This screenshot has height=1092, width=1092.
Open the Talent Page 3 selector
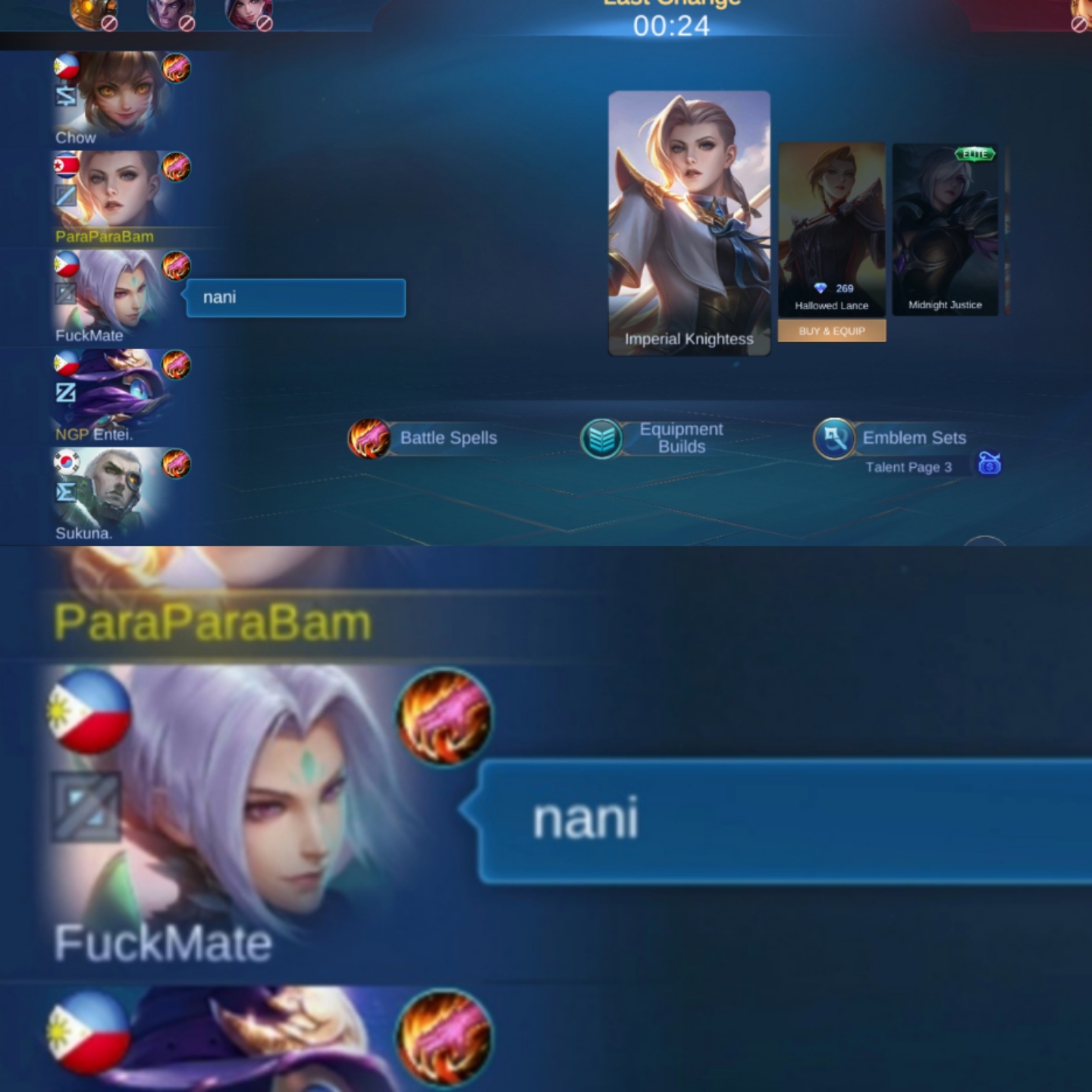[911, 468]
